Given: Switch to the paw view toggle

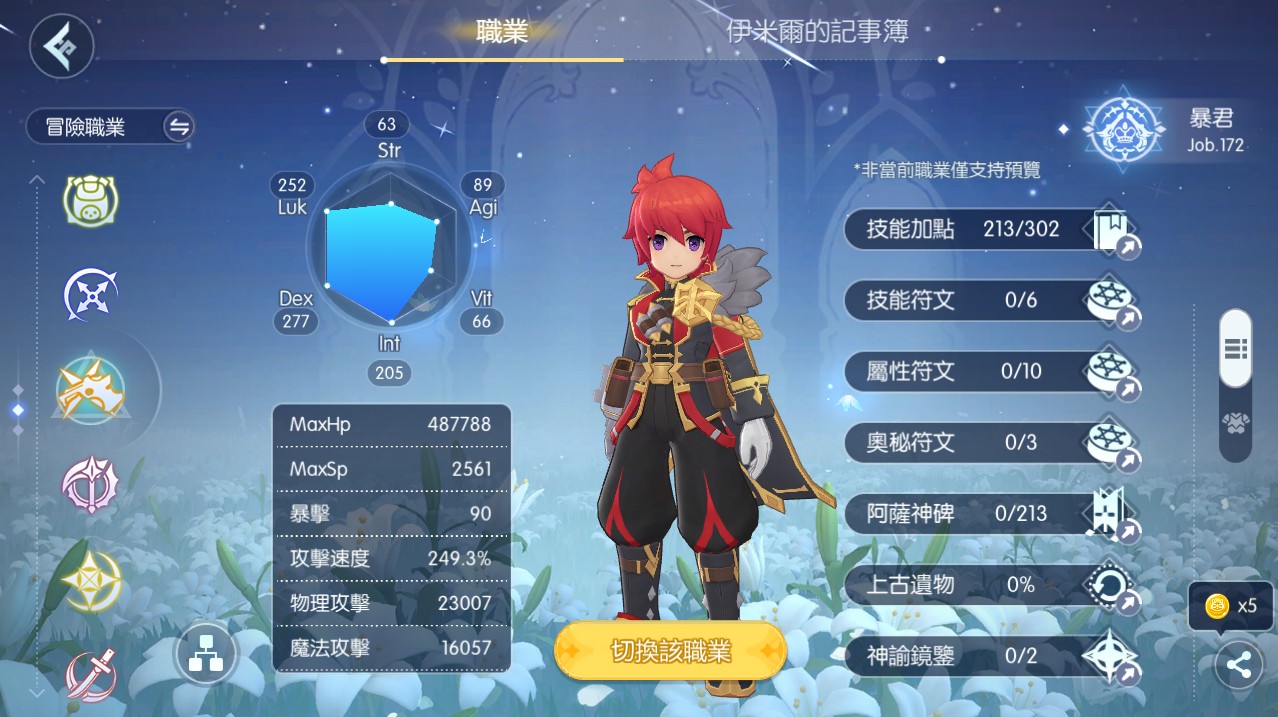Looking at the screenshot, I should 1235,425.
